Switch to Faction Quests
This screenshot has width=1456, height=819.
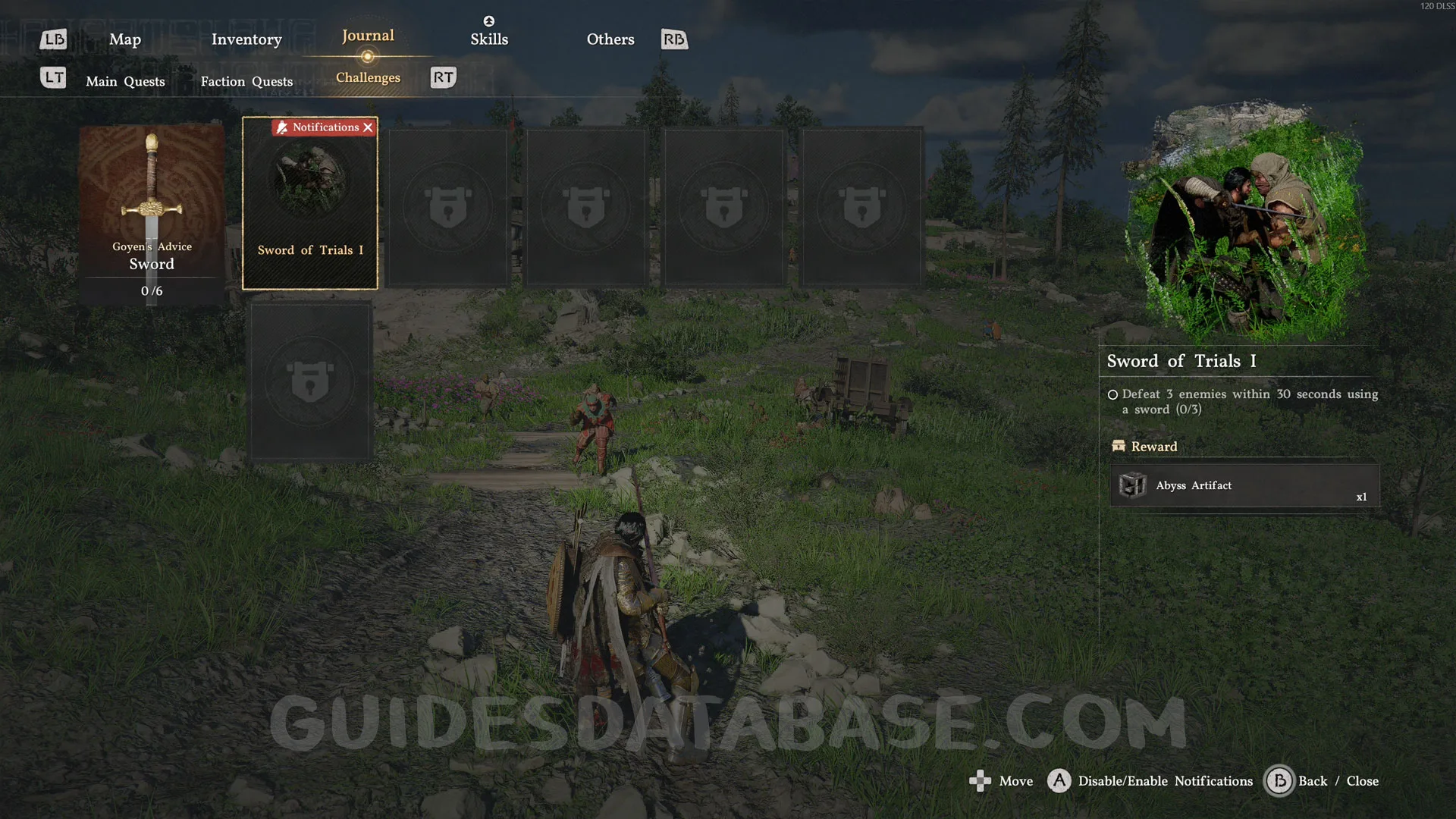tap(246, 81)
